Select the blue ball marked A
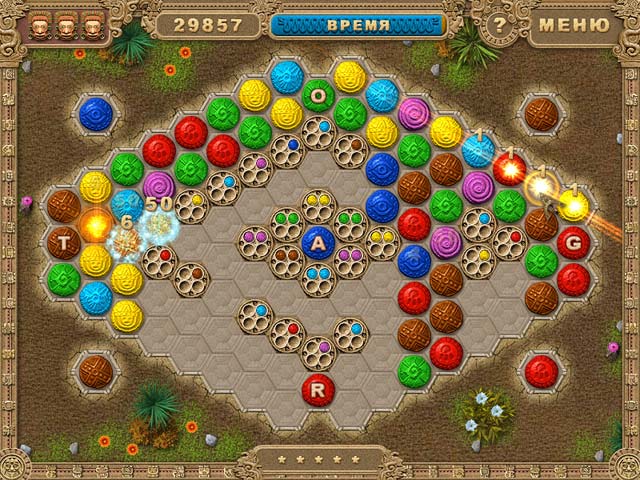Image resolution: width=640 pixels, height=480 pixels. (318, 242)
